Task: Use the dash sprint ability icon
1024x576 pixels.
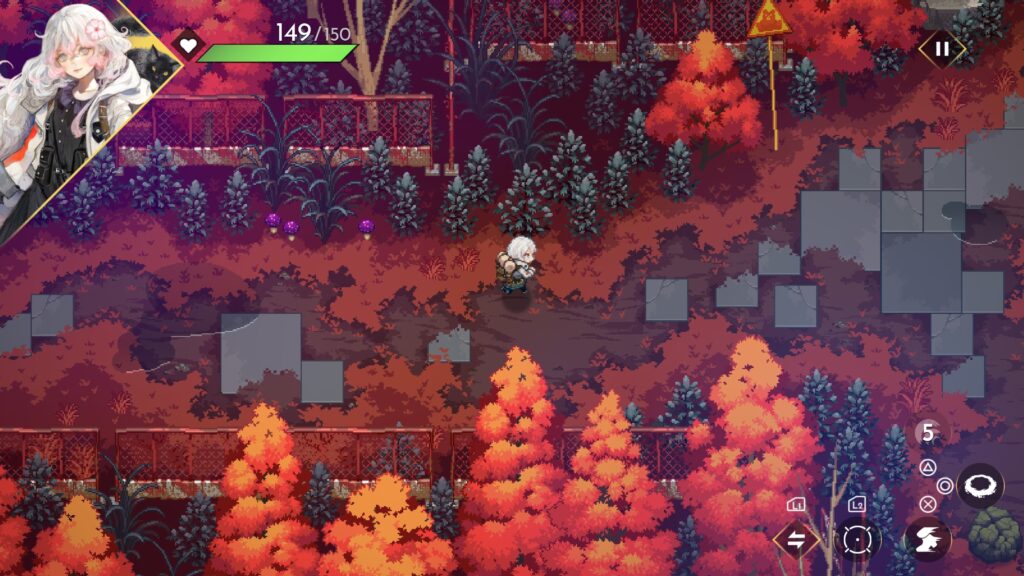Action: 926,539
